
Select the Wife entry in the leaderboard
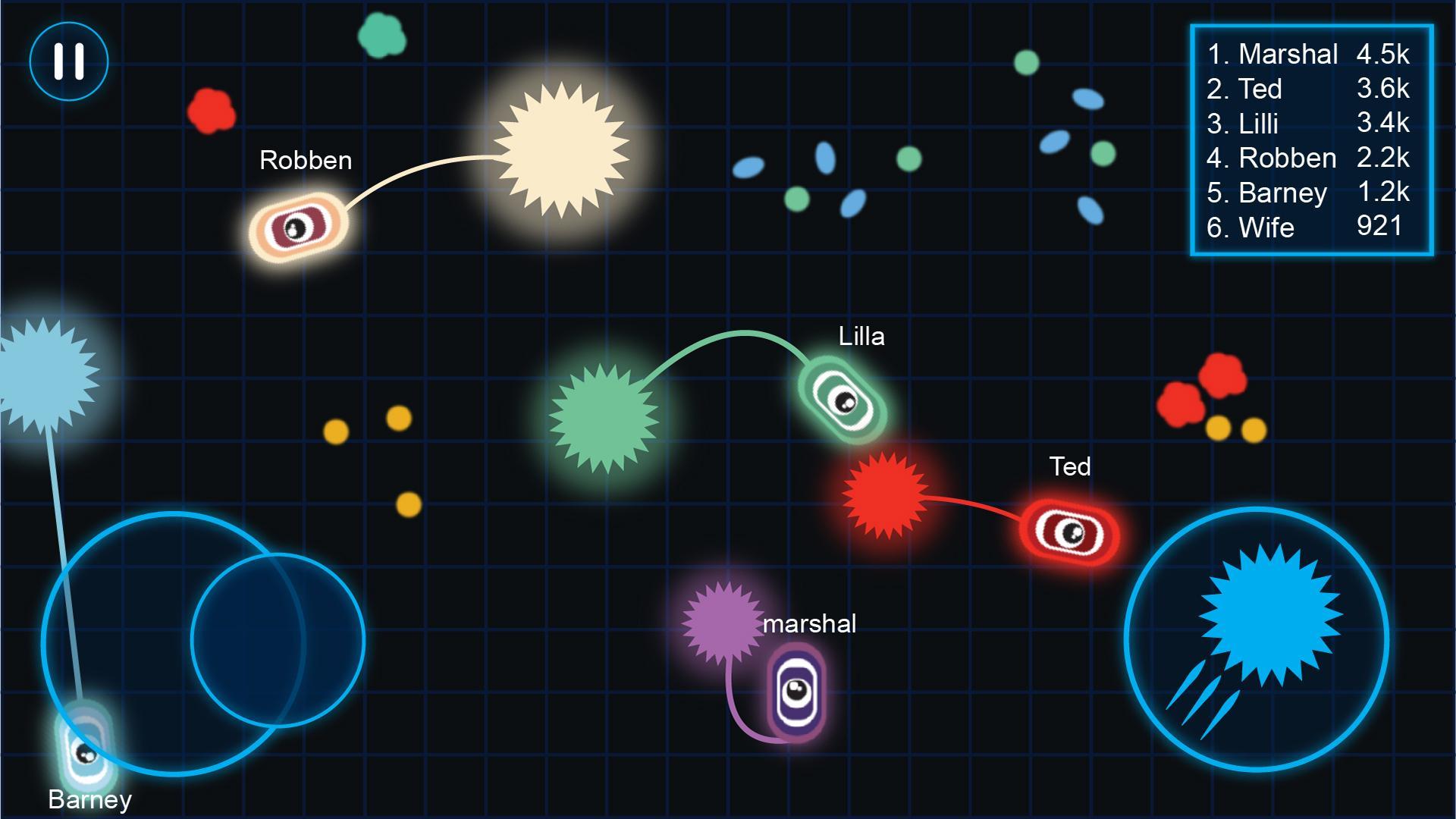coord(1265,227)
